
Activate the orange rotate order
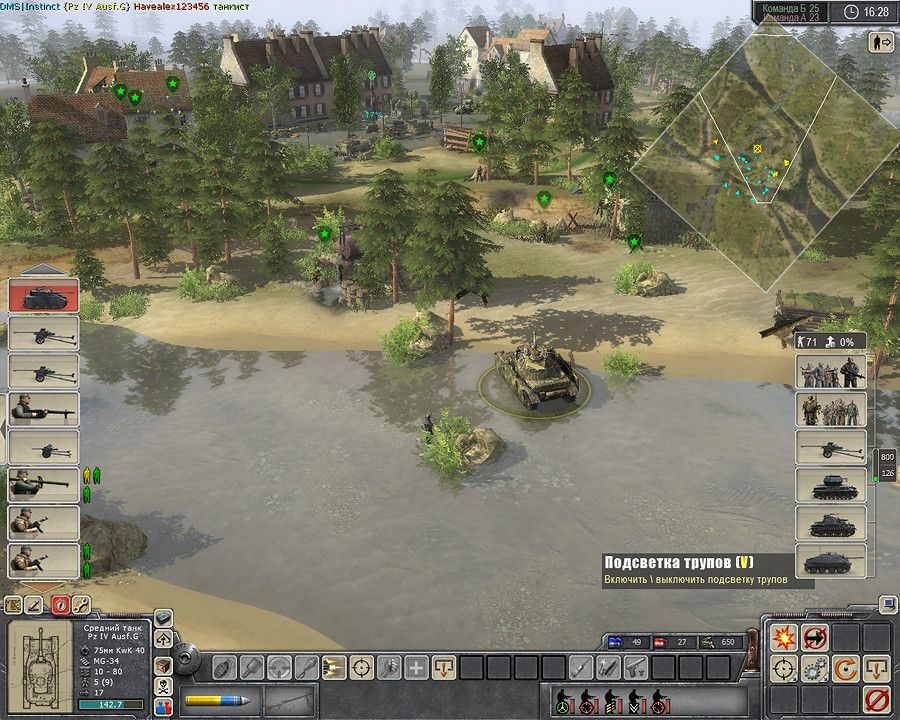(846, 668)
